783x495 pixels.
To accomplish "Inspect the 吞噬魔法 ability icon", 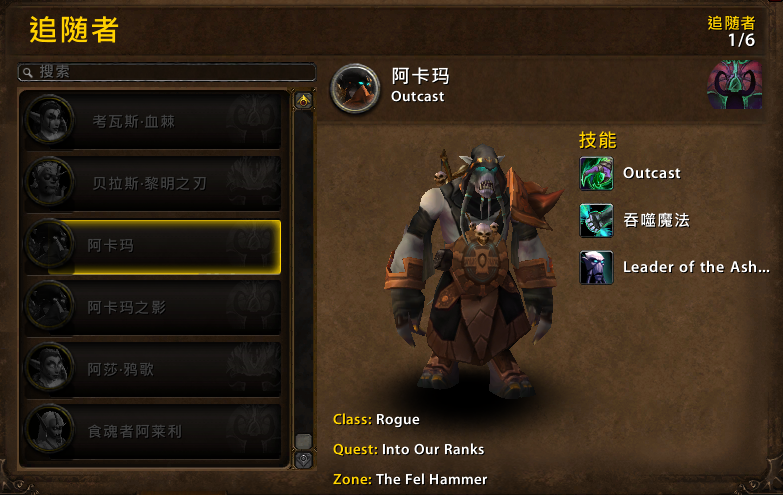I will [597, 220].
